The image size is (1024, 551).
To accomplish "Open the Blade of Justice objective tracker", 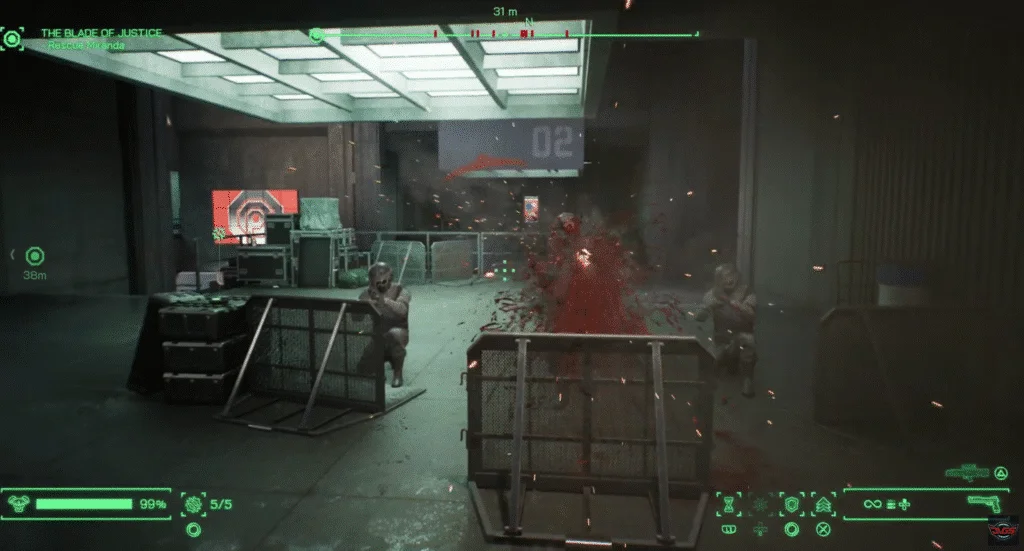I will point(100,33).
